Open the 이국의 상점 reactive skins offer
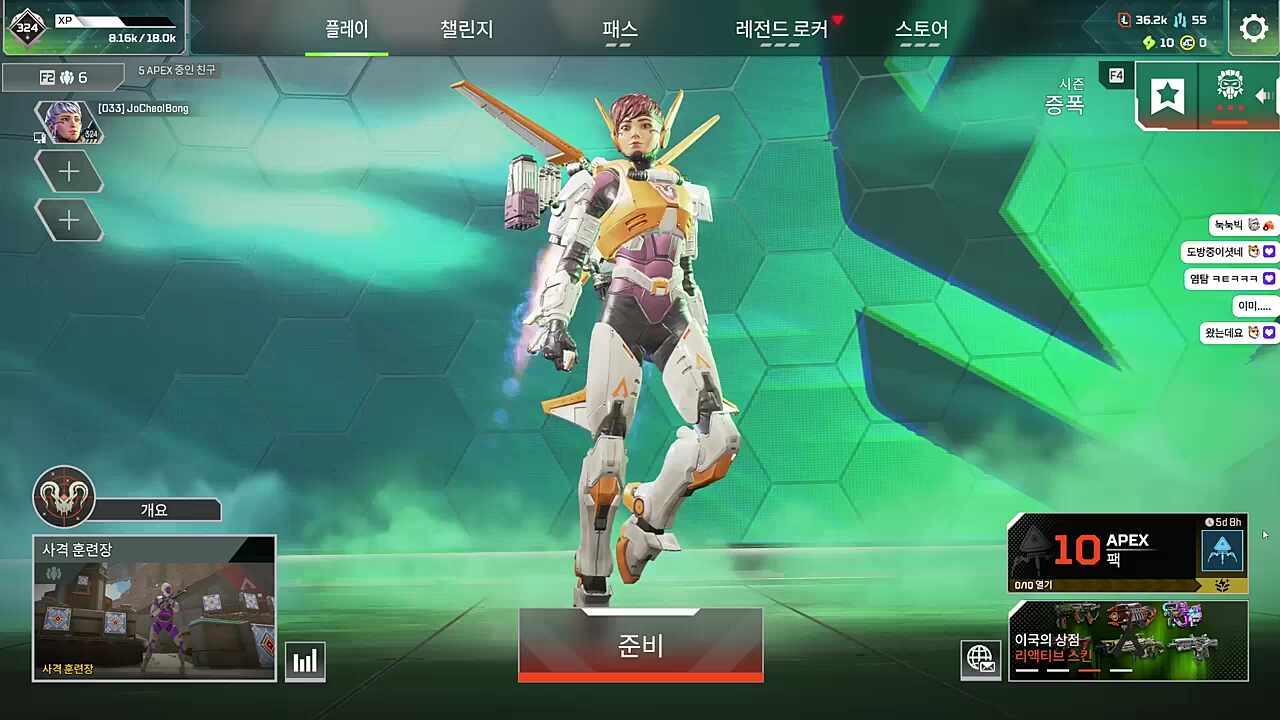Viewport: 1280px width, 720px height. click(1128, 640)
